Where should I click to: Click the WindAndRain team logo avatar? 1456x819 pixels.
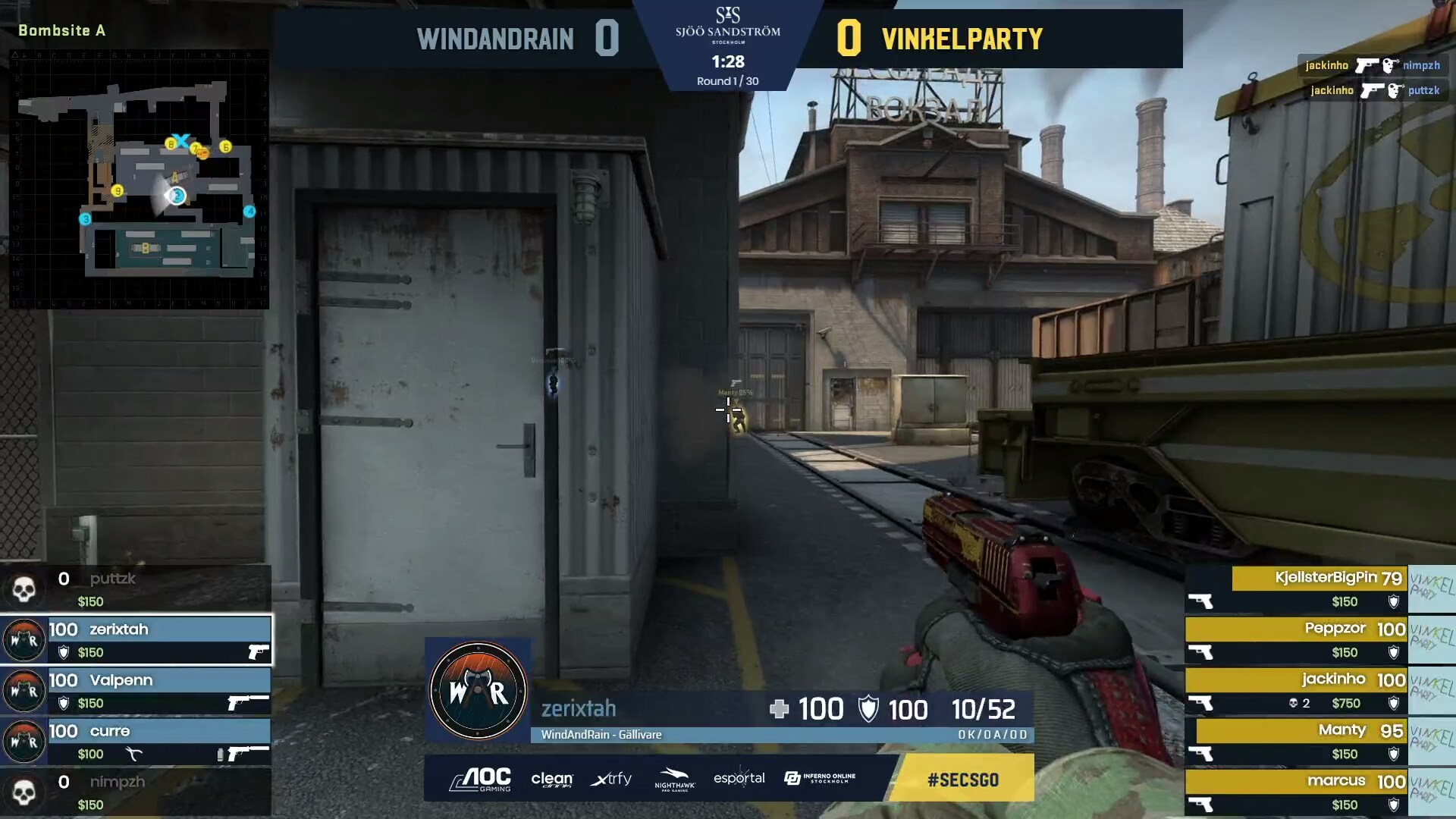(x=478, y=691)
